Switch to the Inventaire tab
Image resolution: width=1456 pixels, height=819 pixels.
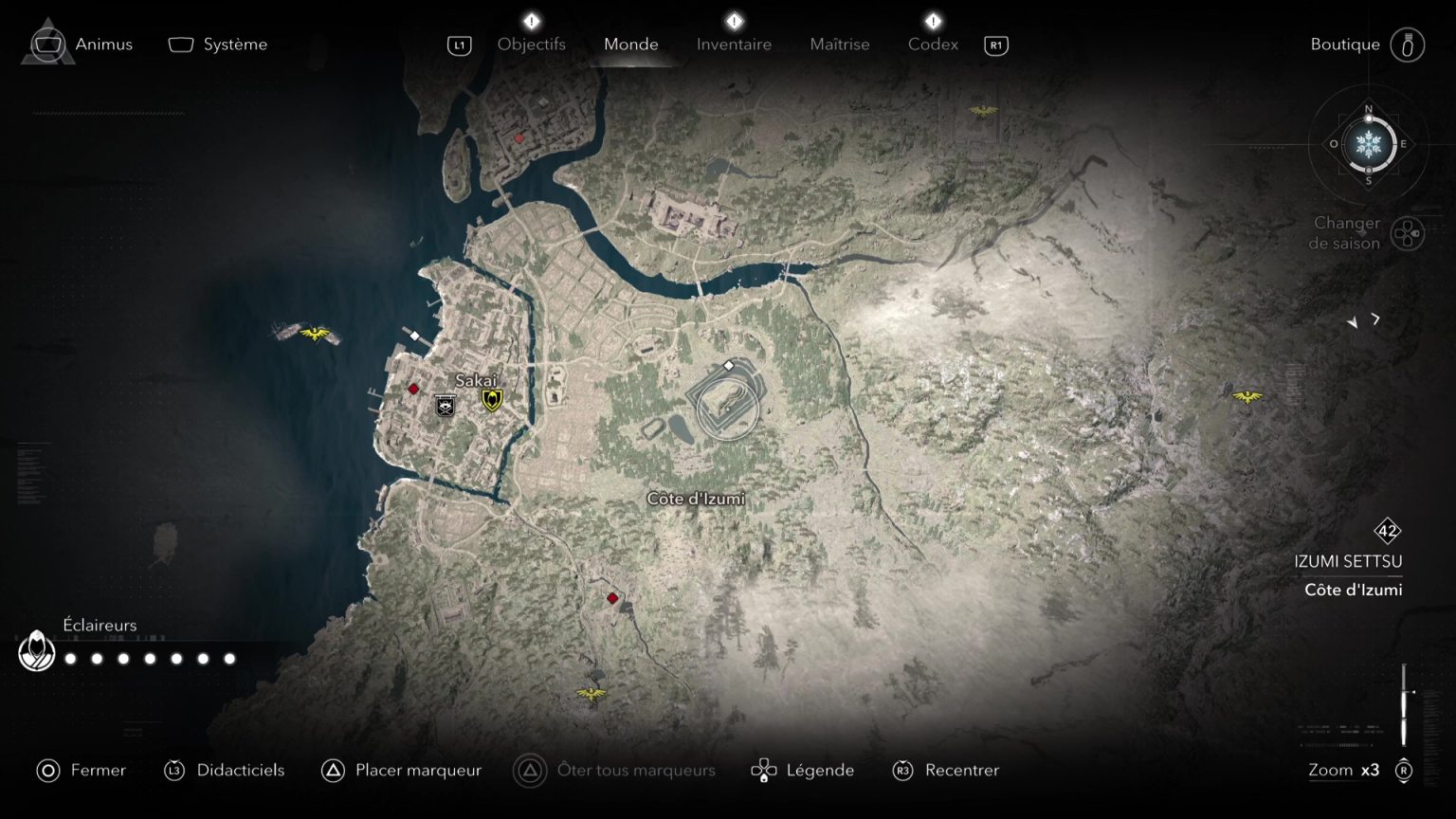coord(734,44)
